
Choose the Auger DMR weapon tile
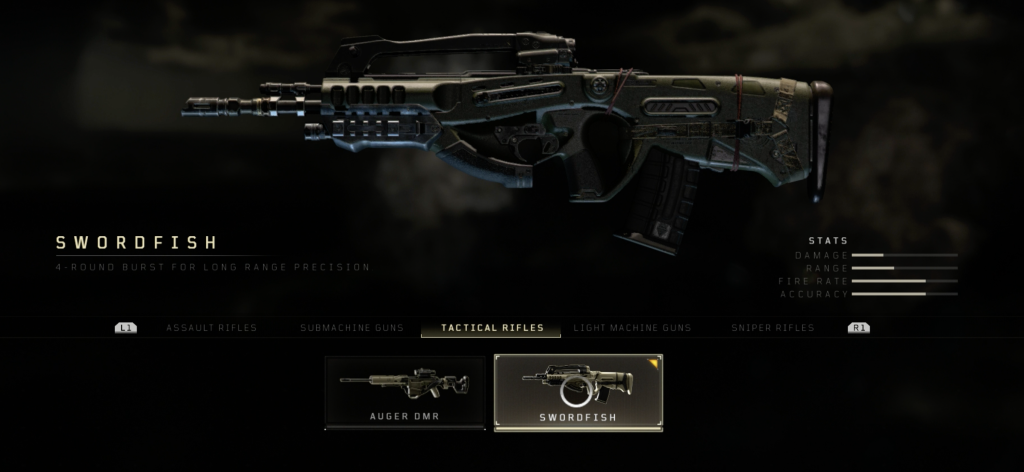[x=404, y=392]
